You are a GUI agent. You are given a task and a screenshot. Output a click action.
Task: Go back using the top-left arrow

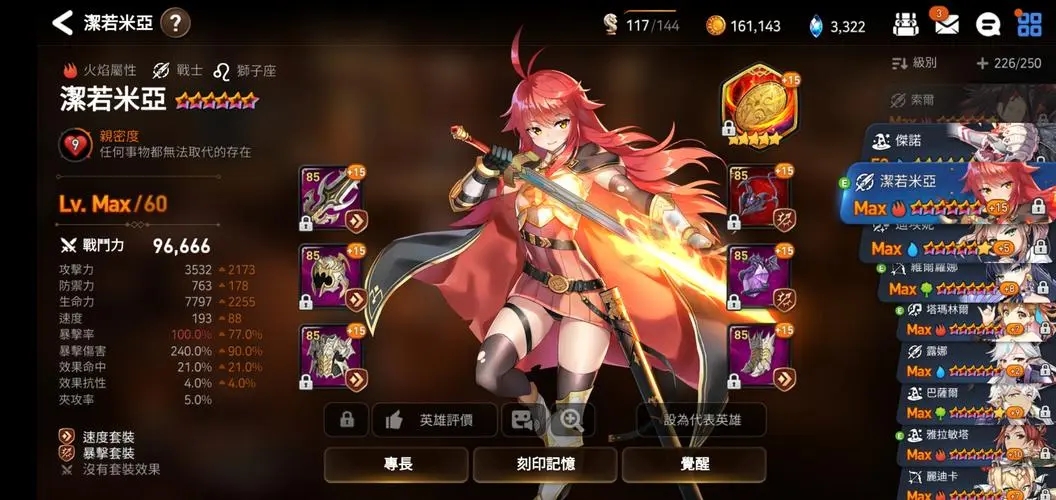point(63,22)
